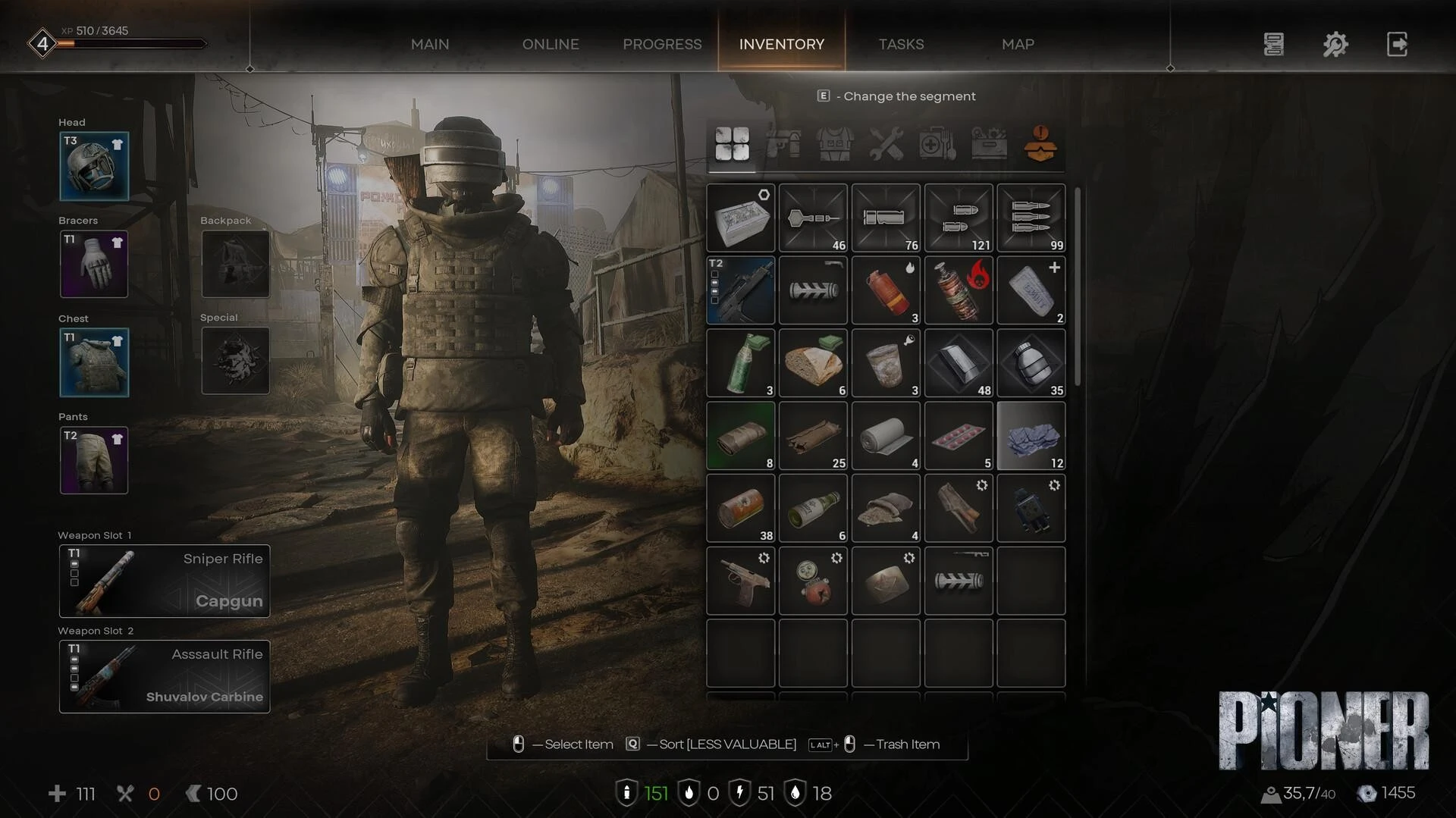Image resolution: width=1456 pixels, height=818 pixels.
Task: Select the pistol in inventory
Action: (741, 581)
